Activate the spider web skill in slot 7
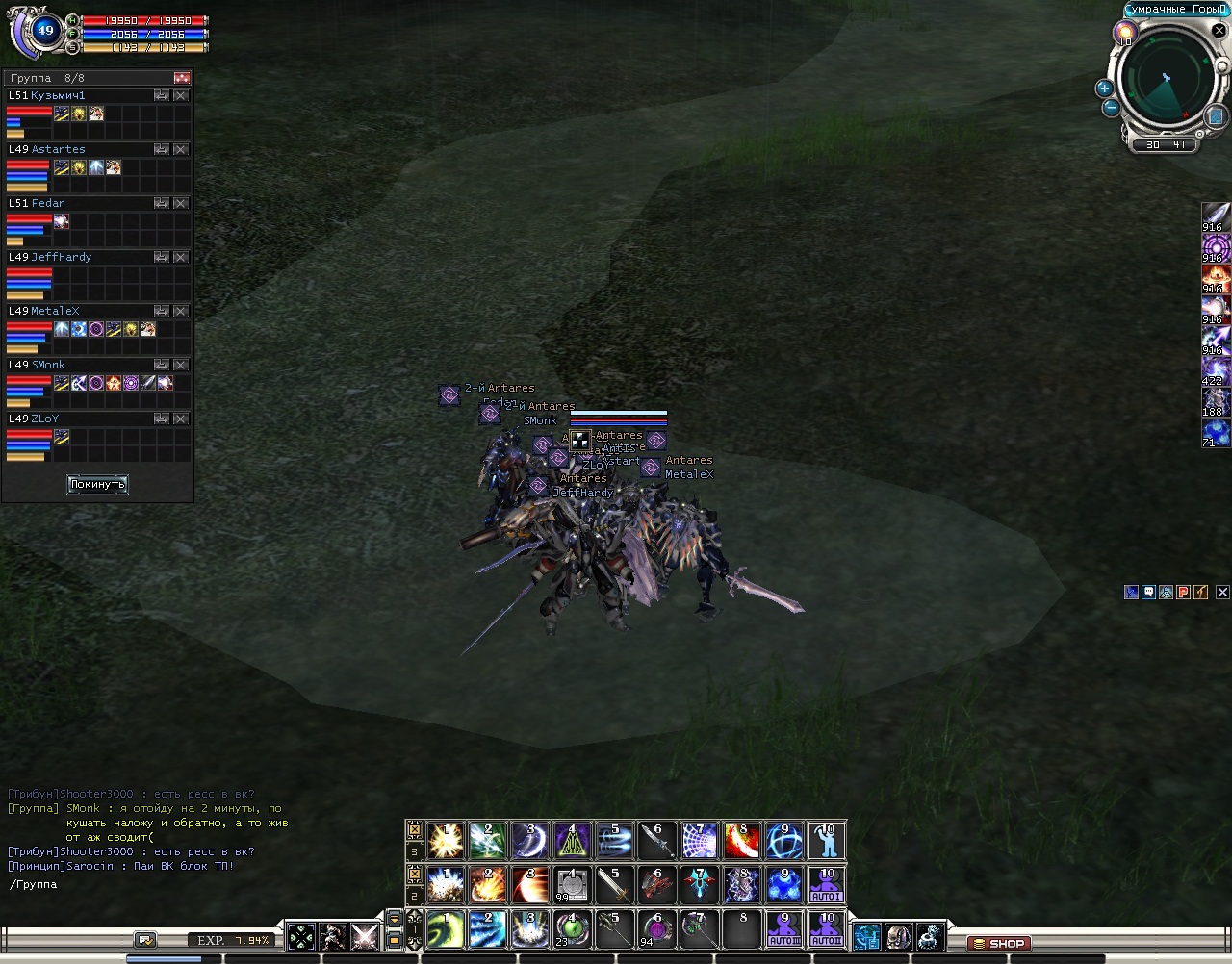Image resolution: width=1232 pixels, height=964 pixels. click(x=700, y=841)
